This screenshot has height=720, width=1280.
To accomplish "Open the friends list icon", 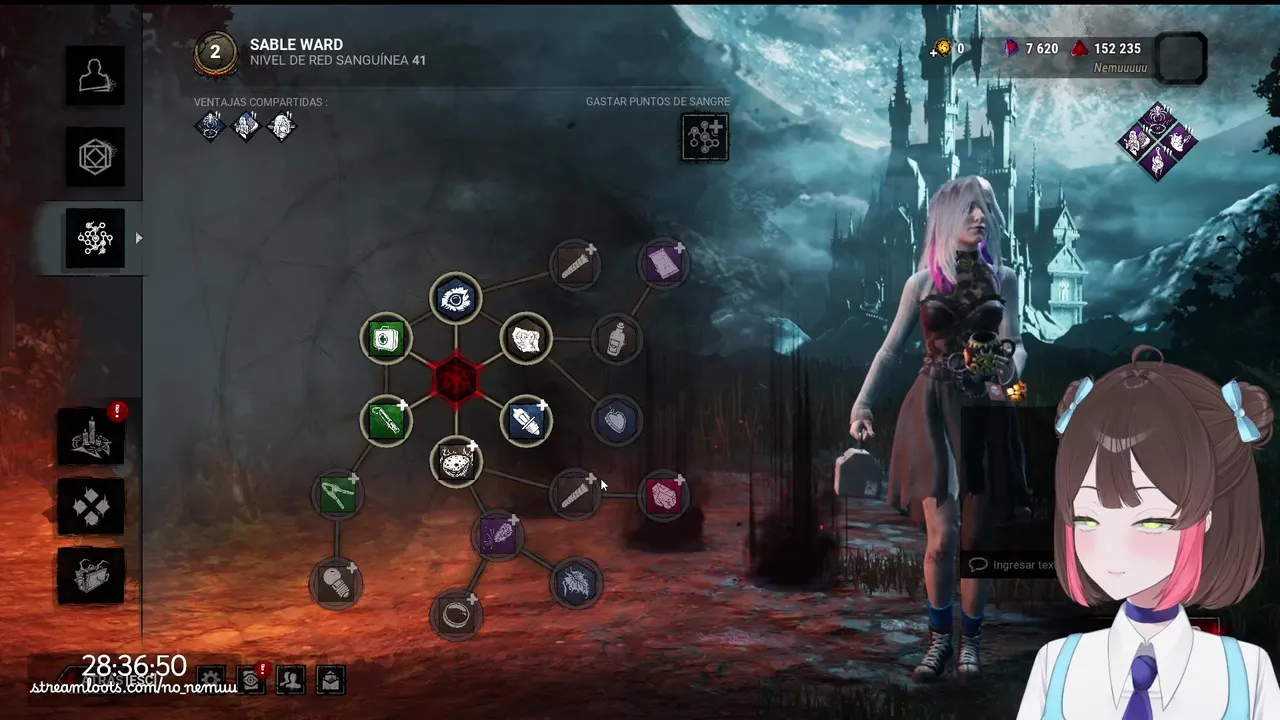I will pos(291,680).
